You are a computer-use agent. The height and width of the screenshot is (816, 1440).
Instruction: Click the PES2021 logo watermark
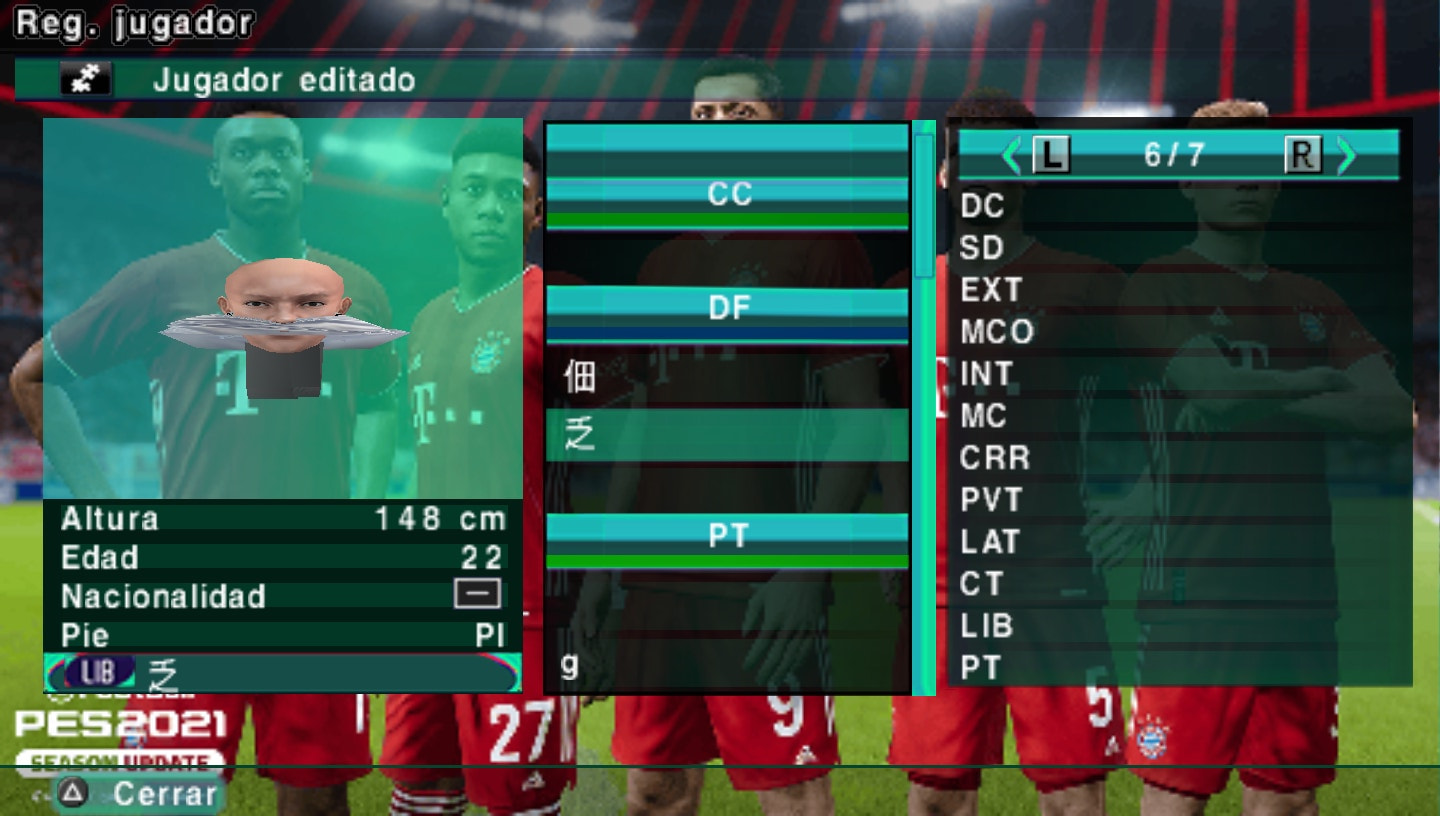click(x=123, y=725)
